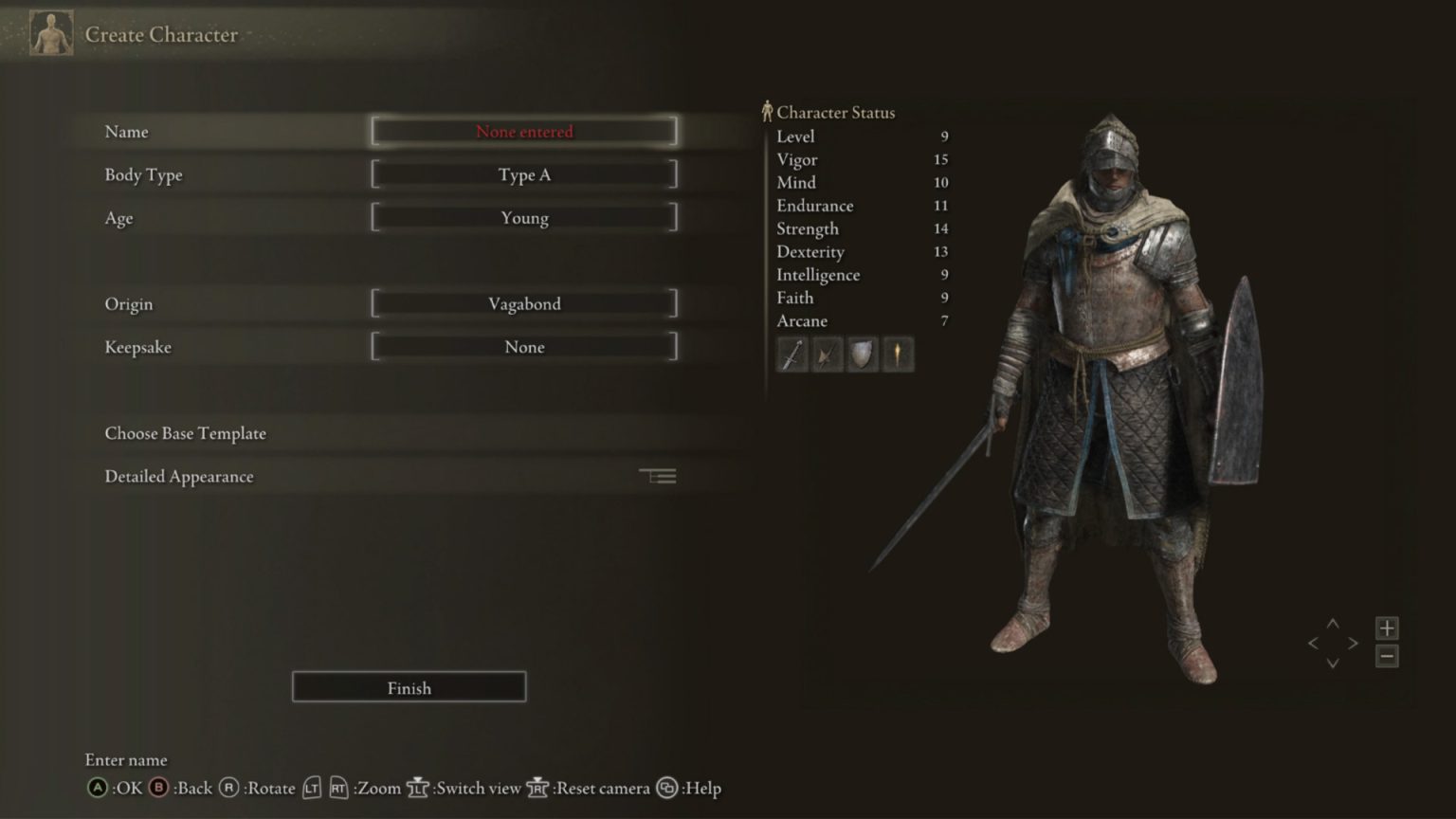This screenshot has width=1456, height=819.
Task: Click the halberd equipment slot icon
Action: click(827, 354)
